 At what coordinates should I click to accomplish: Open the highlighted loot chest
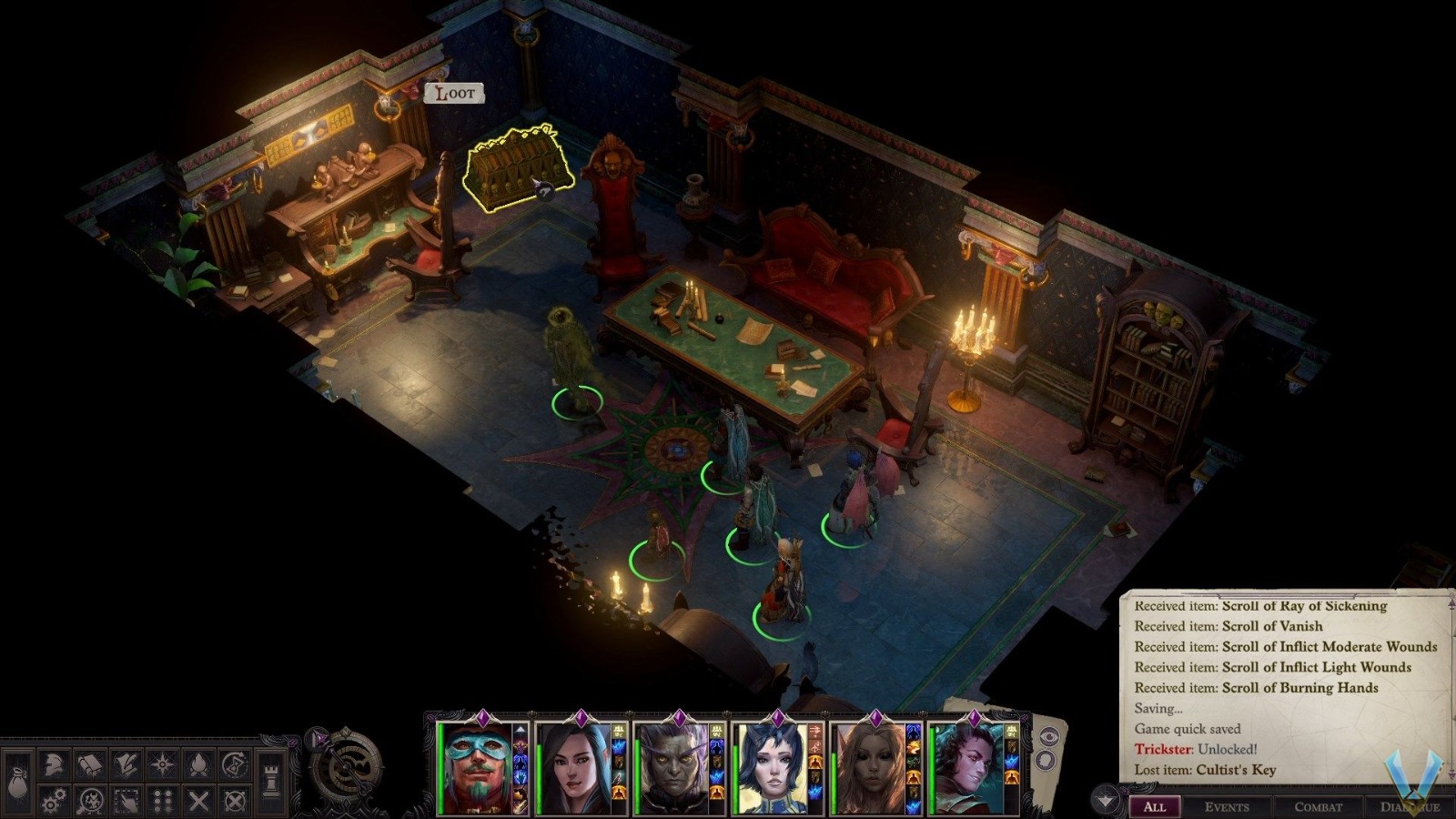tap(514, 168)
